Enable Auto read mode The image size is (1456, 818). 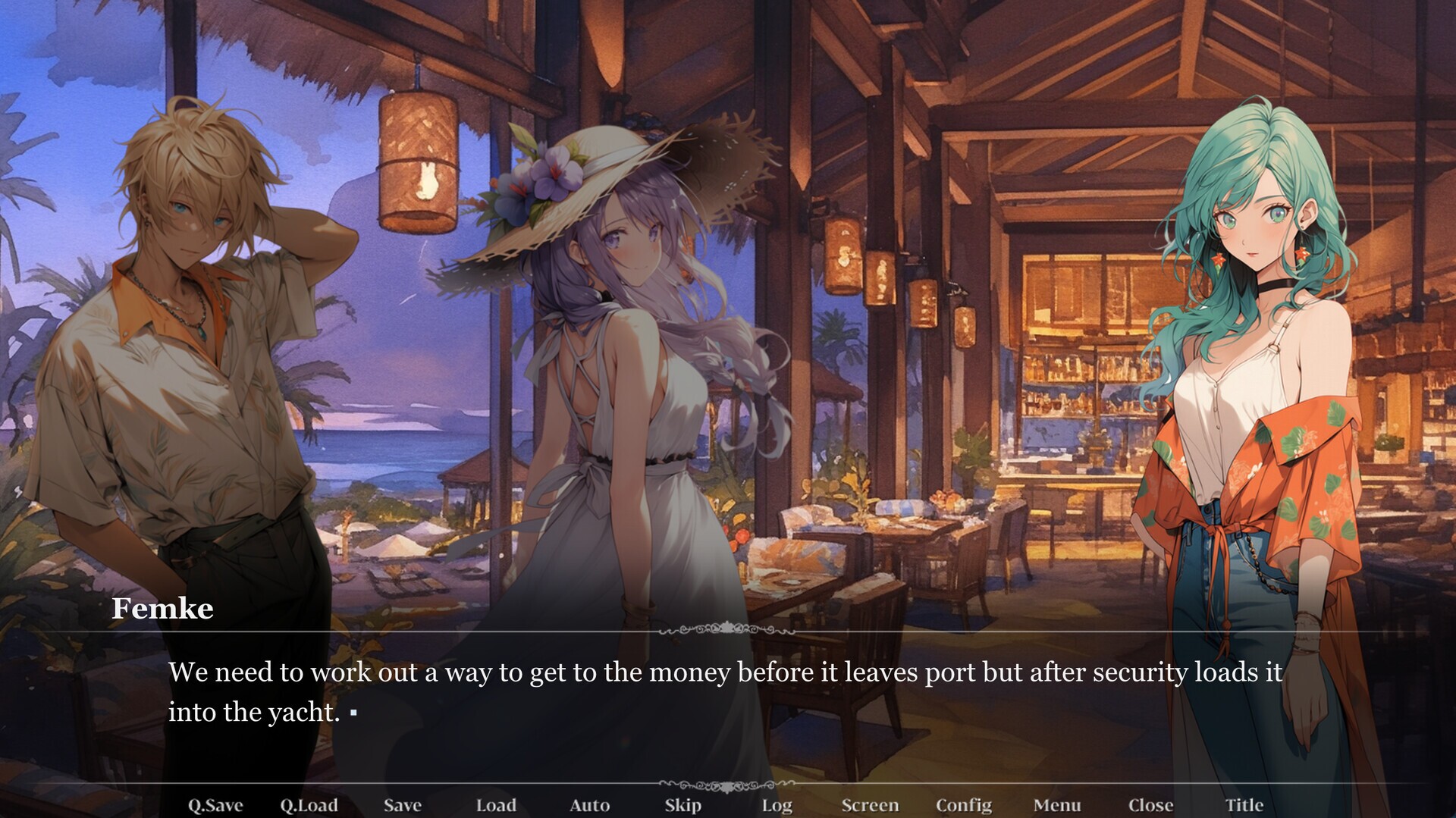590,805
